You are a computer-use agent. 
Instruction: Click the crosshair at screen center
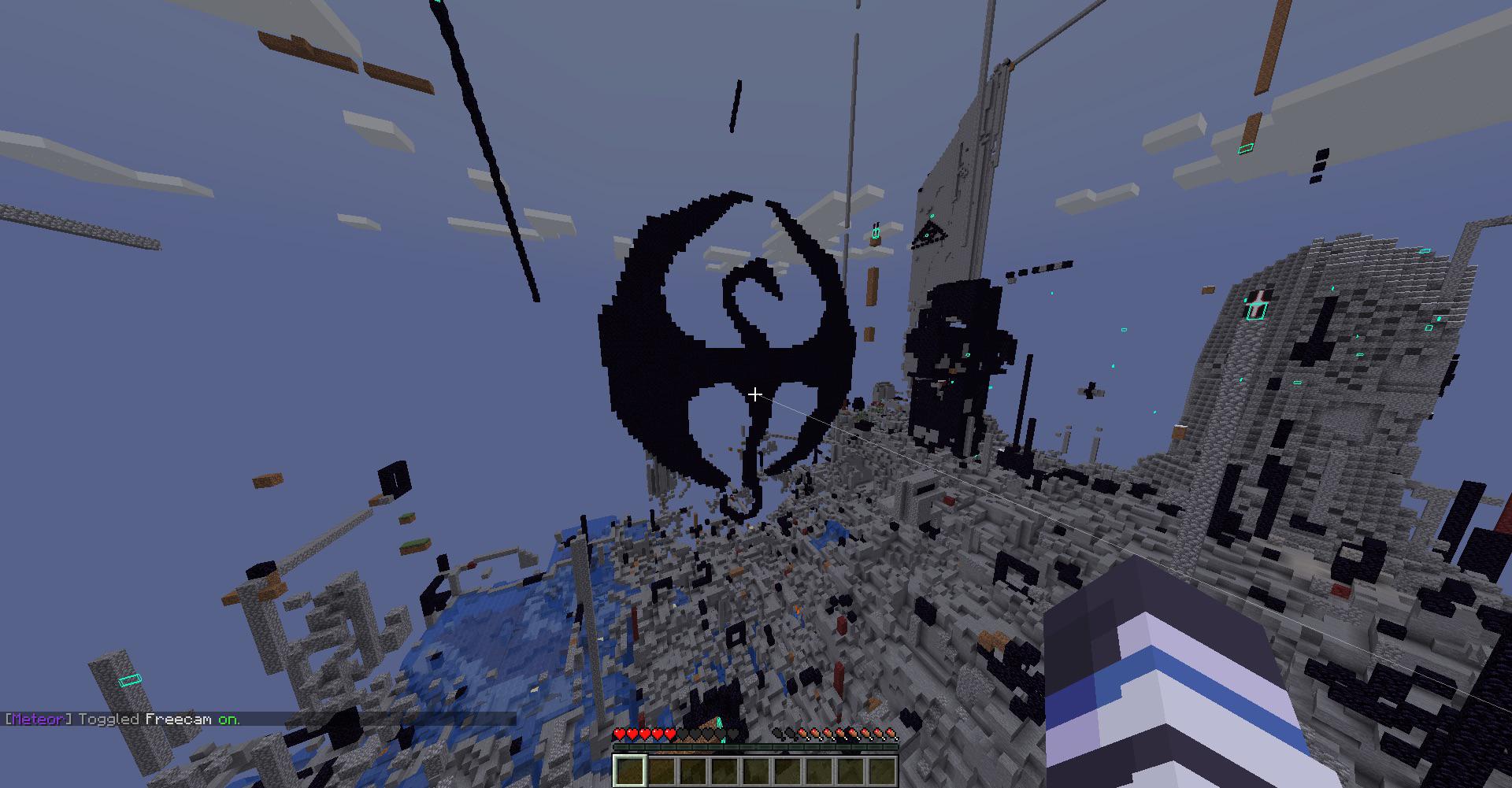point(754,394)
